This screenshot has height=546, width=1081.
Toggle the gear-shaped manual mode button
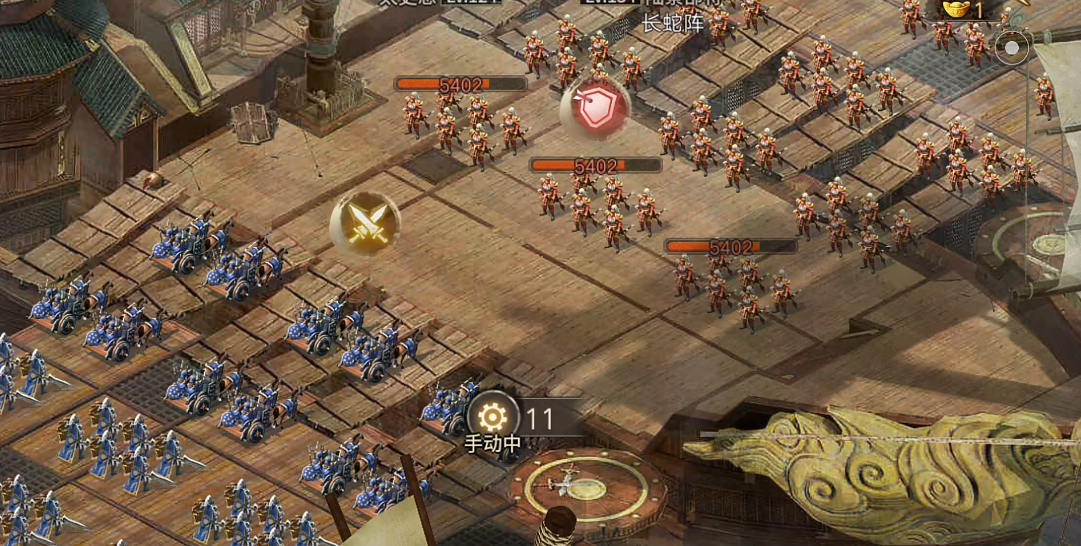493,417
